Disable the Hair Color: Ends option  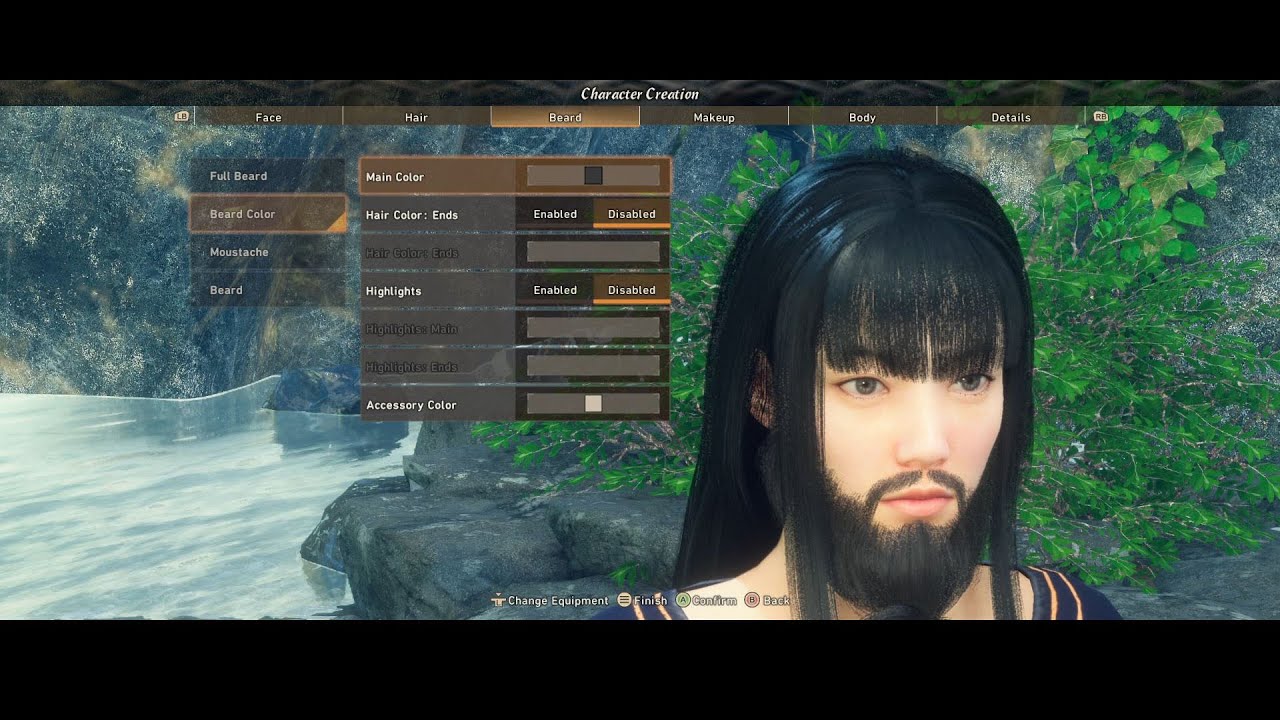(x=632, y=214)
